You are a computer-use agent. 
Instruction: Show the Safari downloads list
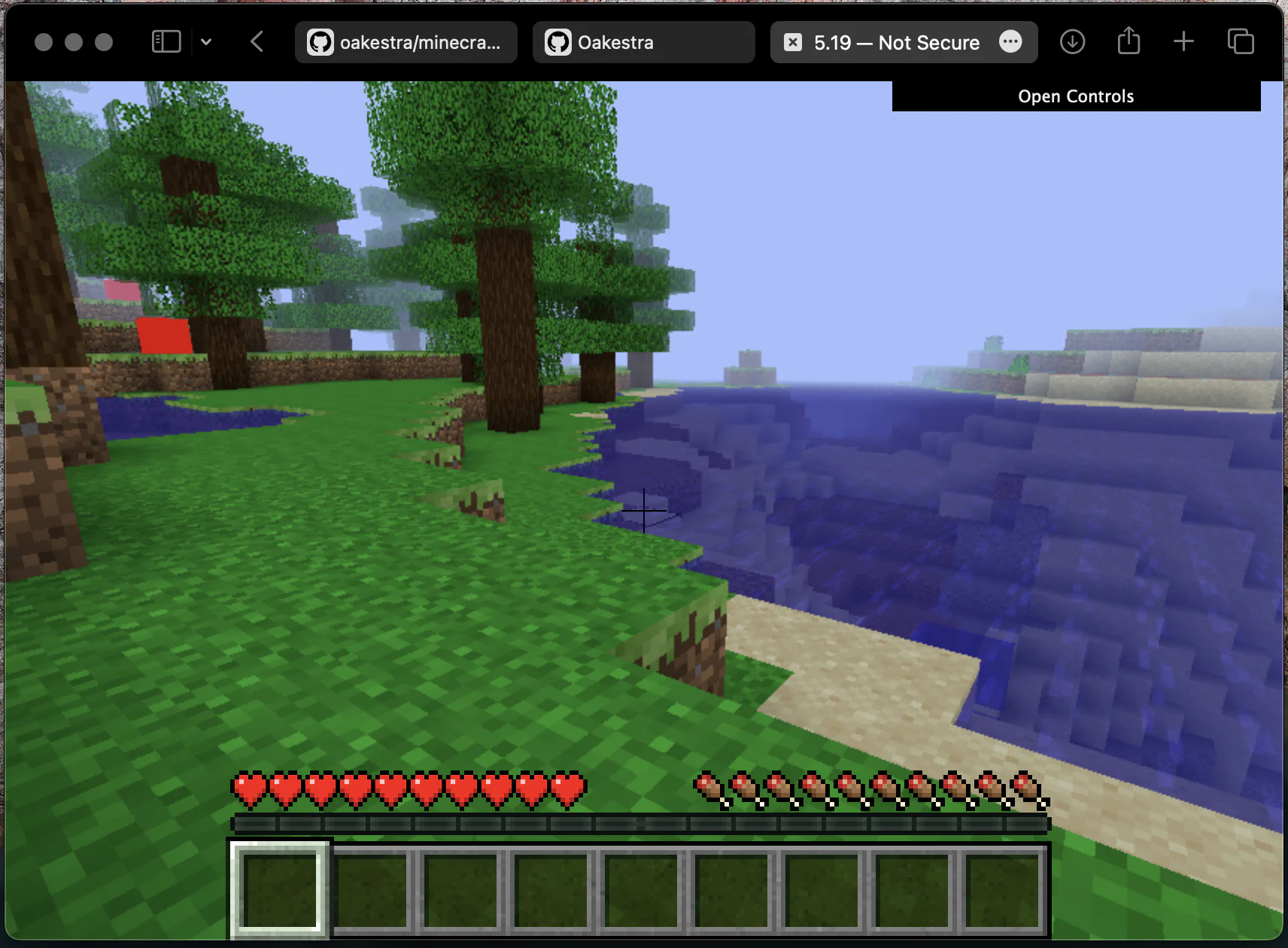pos(1072,41)
